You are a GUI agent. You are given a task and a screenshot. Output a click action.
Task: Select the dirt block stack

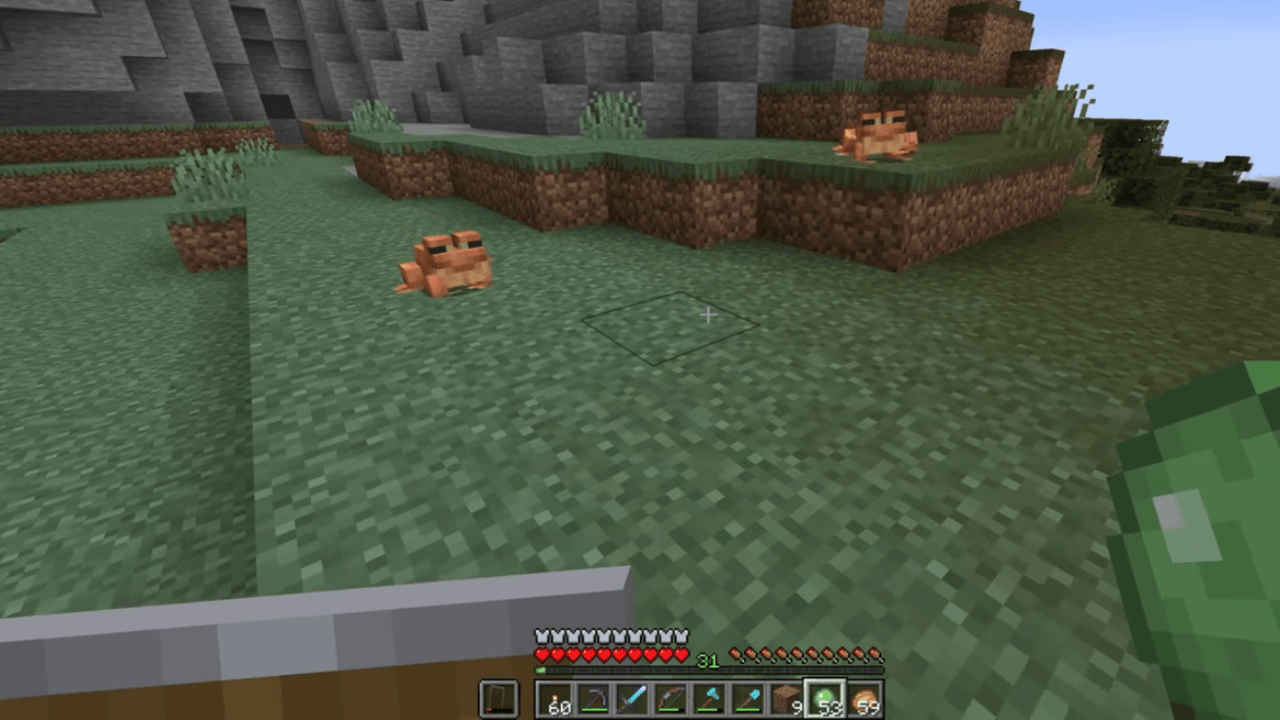786,698
